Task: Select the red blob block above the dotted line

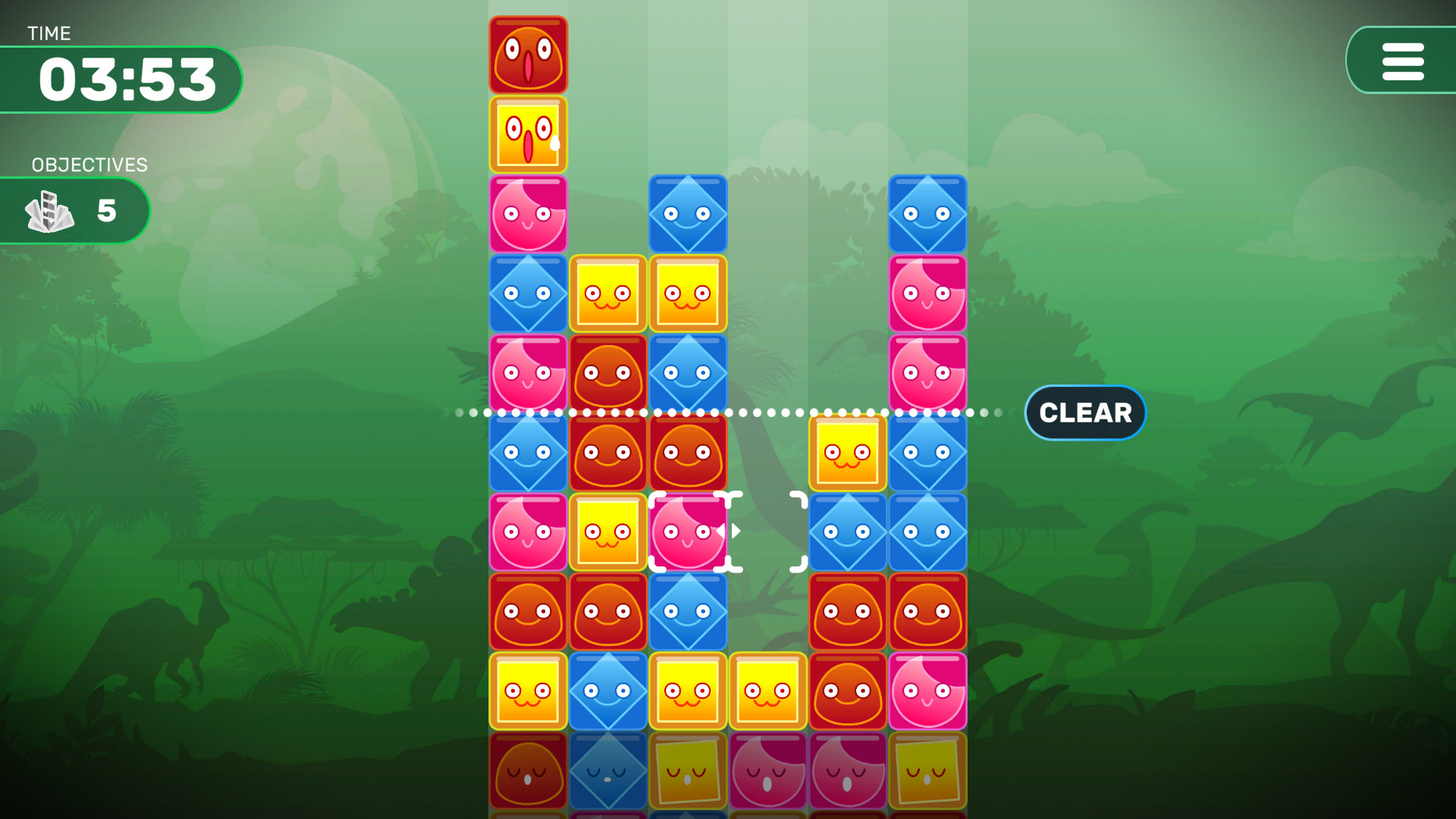Action: pyautogui.click(x=607, y=372)
